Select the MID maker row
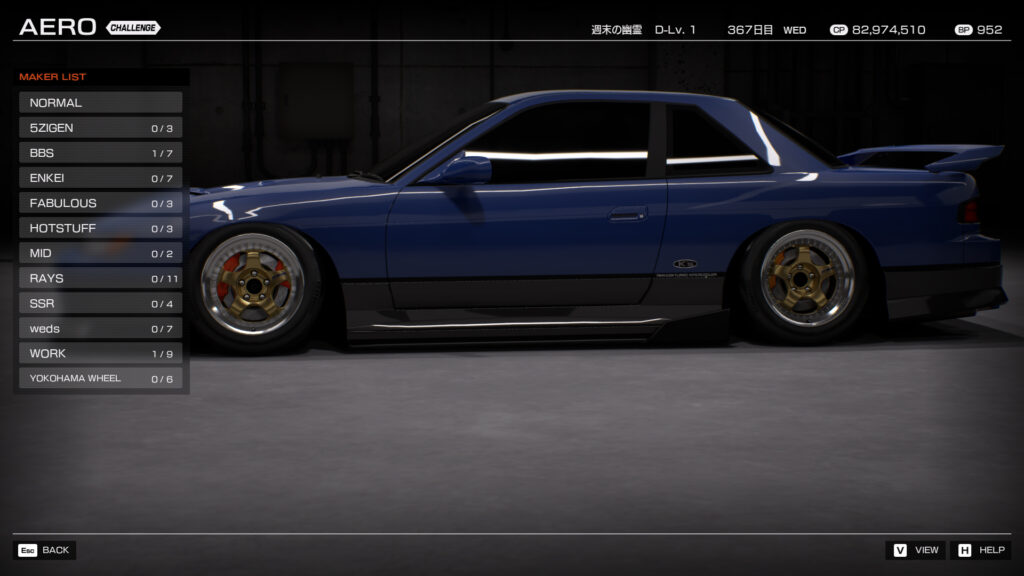Viewport: 1024px width, 576px height. click(100, 253)
